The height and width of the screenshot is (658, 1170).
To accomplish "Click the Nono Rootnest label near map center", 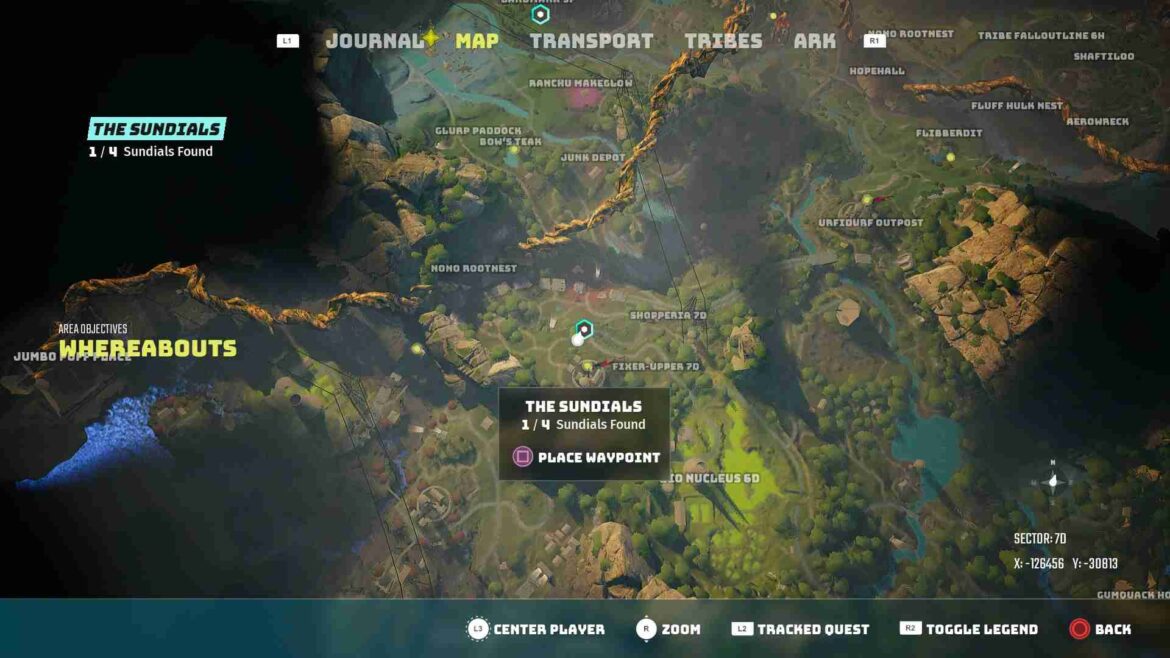I will pyautogui.click(x=473, y=268).
